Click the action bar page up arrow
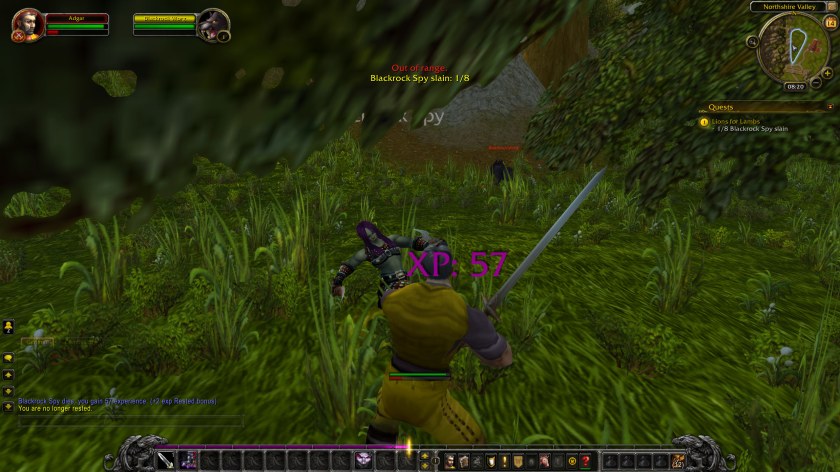The height and width of the screenshot is (472, 840). (425, 455)
